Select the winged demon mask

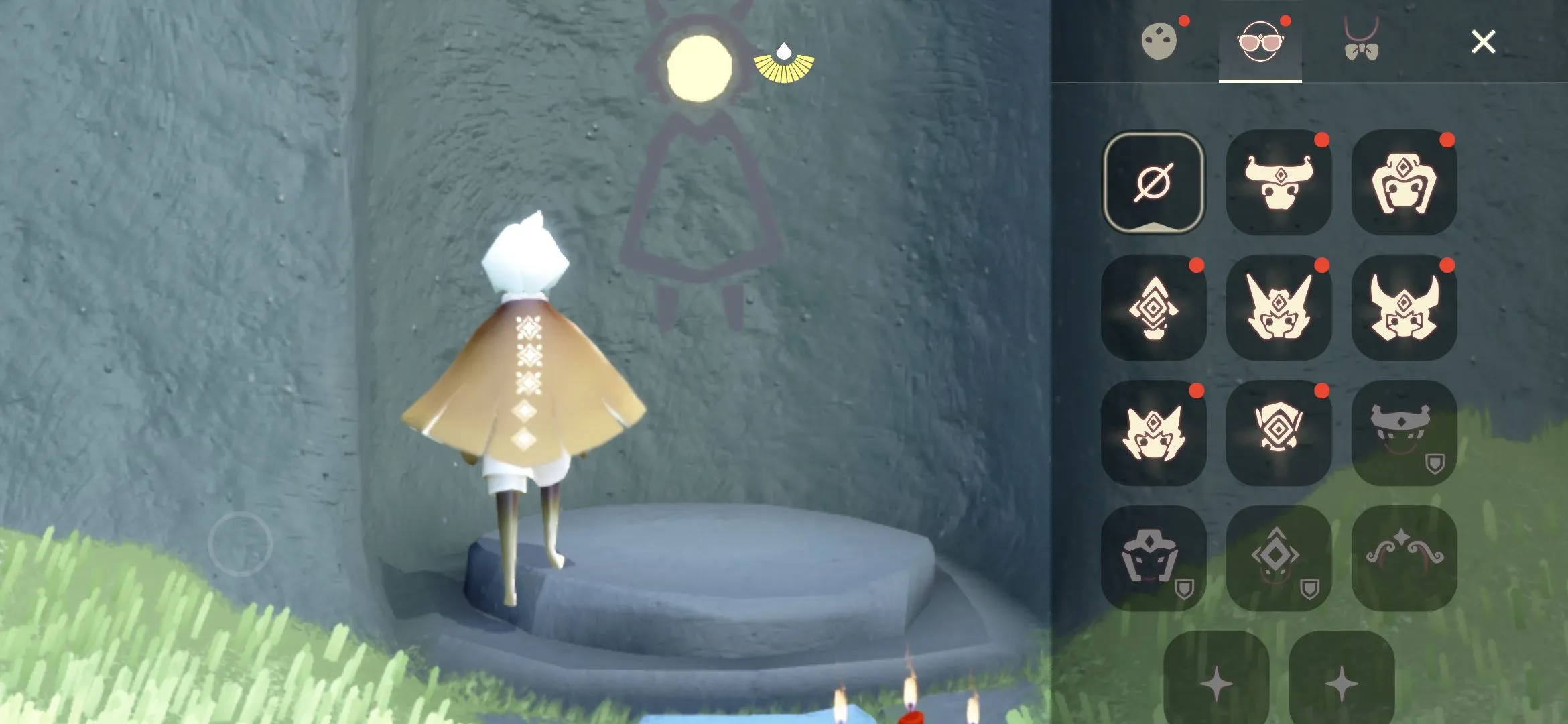tap(1279, 308)
